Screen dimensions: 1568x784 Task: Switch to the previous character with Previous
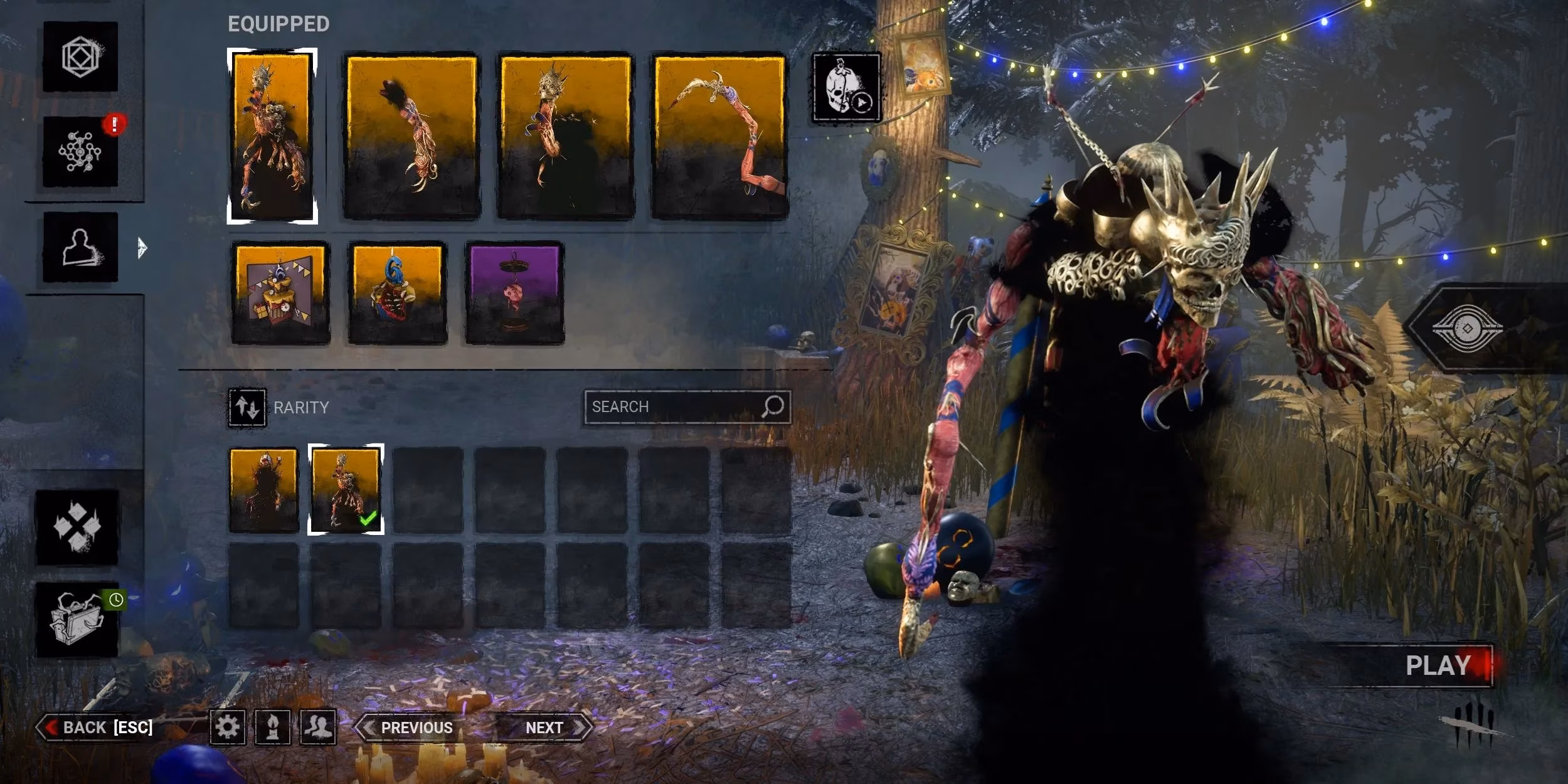click(x=415, y=728)
